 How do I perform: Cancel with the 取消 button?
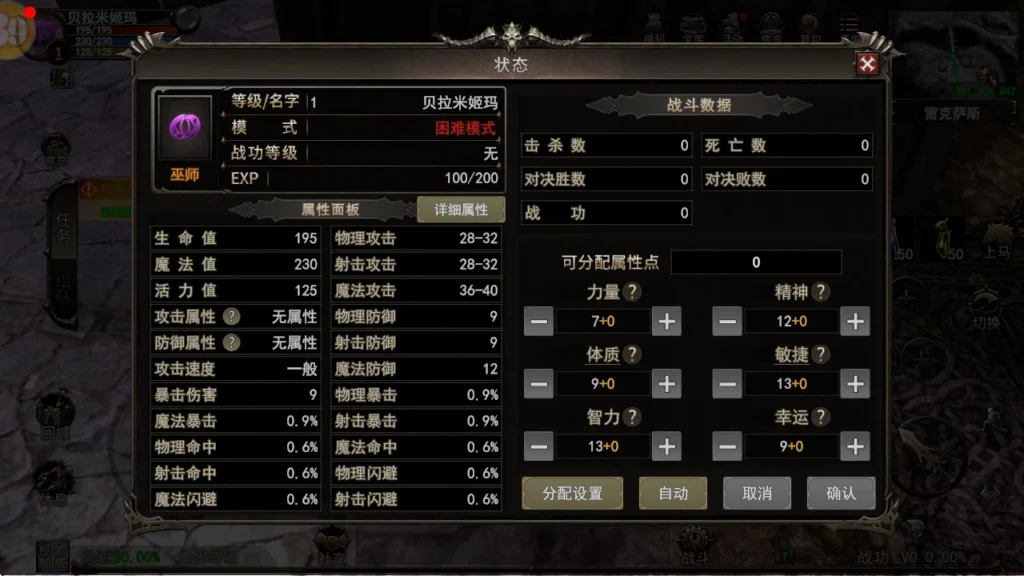(757, 493)
